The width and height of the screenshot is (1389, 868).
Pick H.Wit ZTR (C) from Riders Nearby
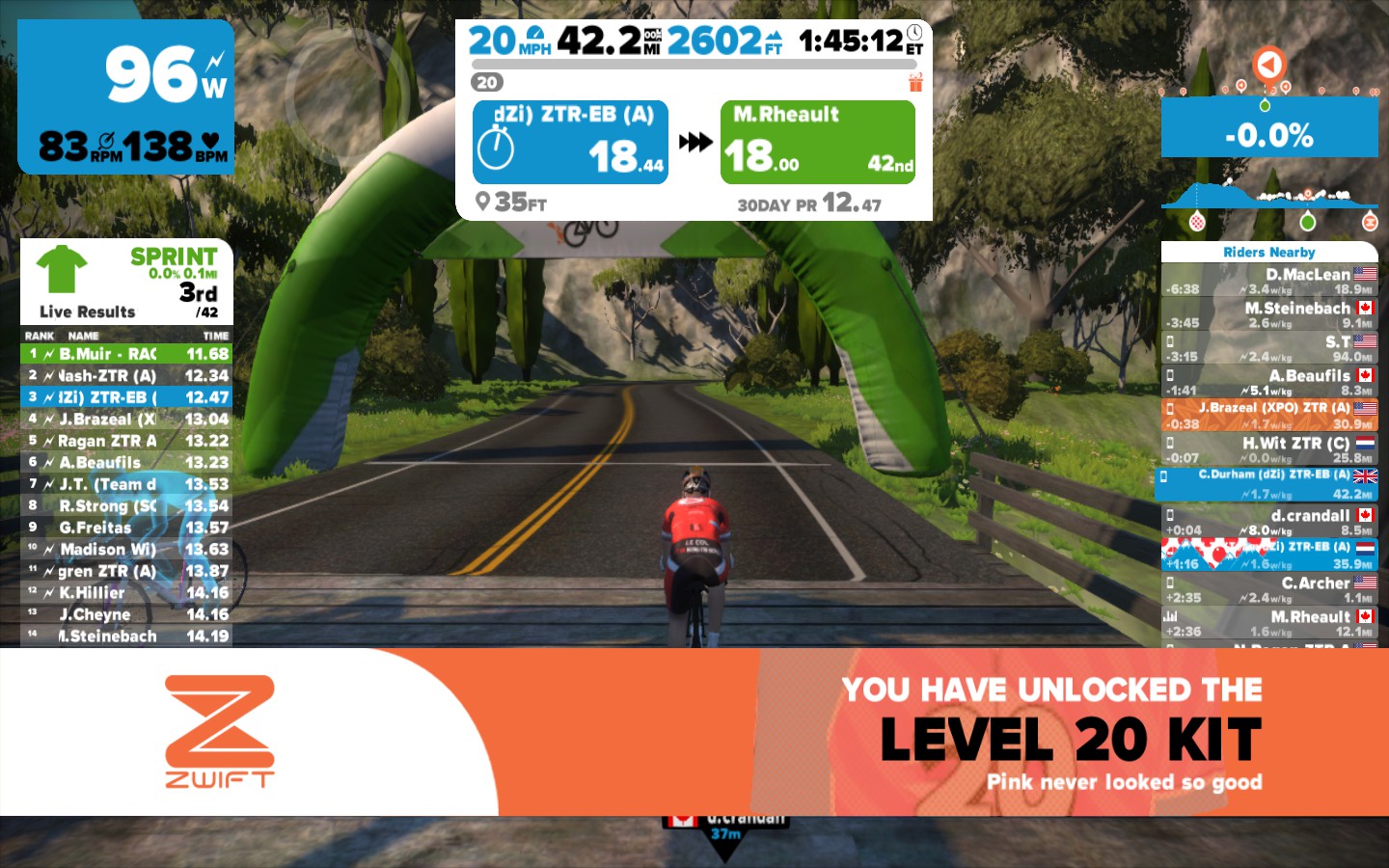coord(1269,449)
